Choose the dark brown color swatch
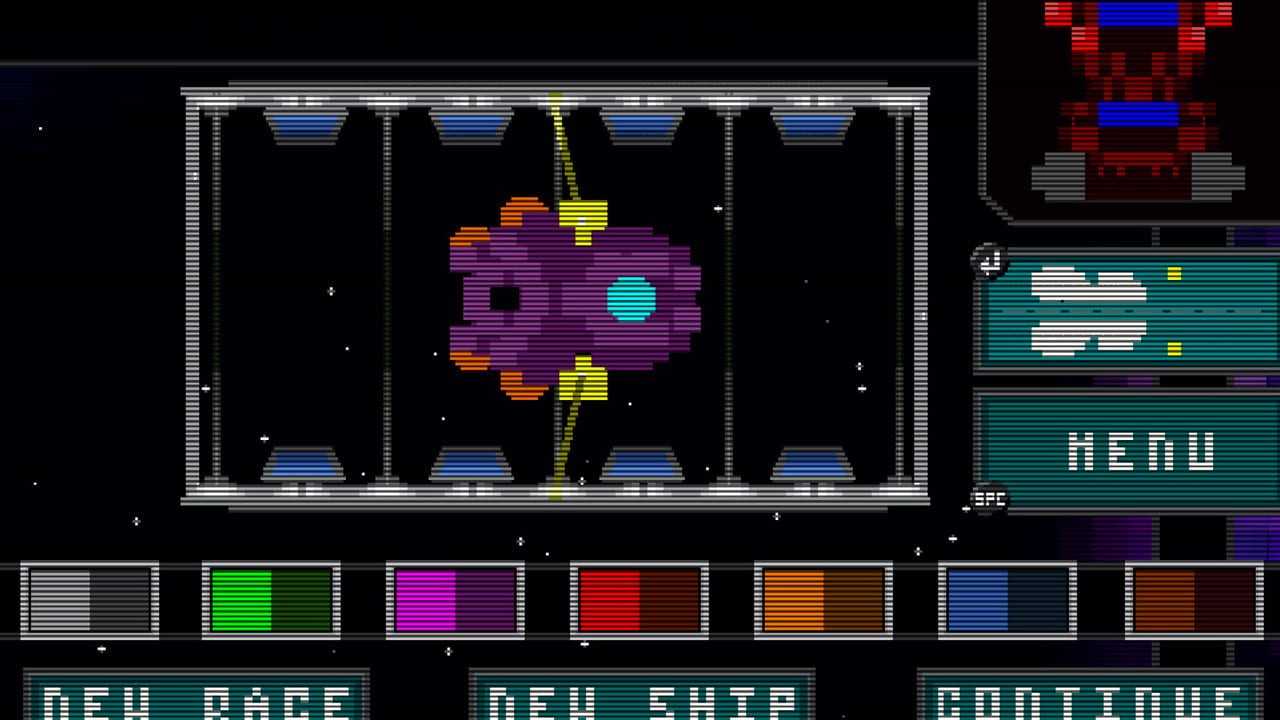This screenshot has height=720, width=1280. pyautogui.click(x=1194, y=600)
